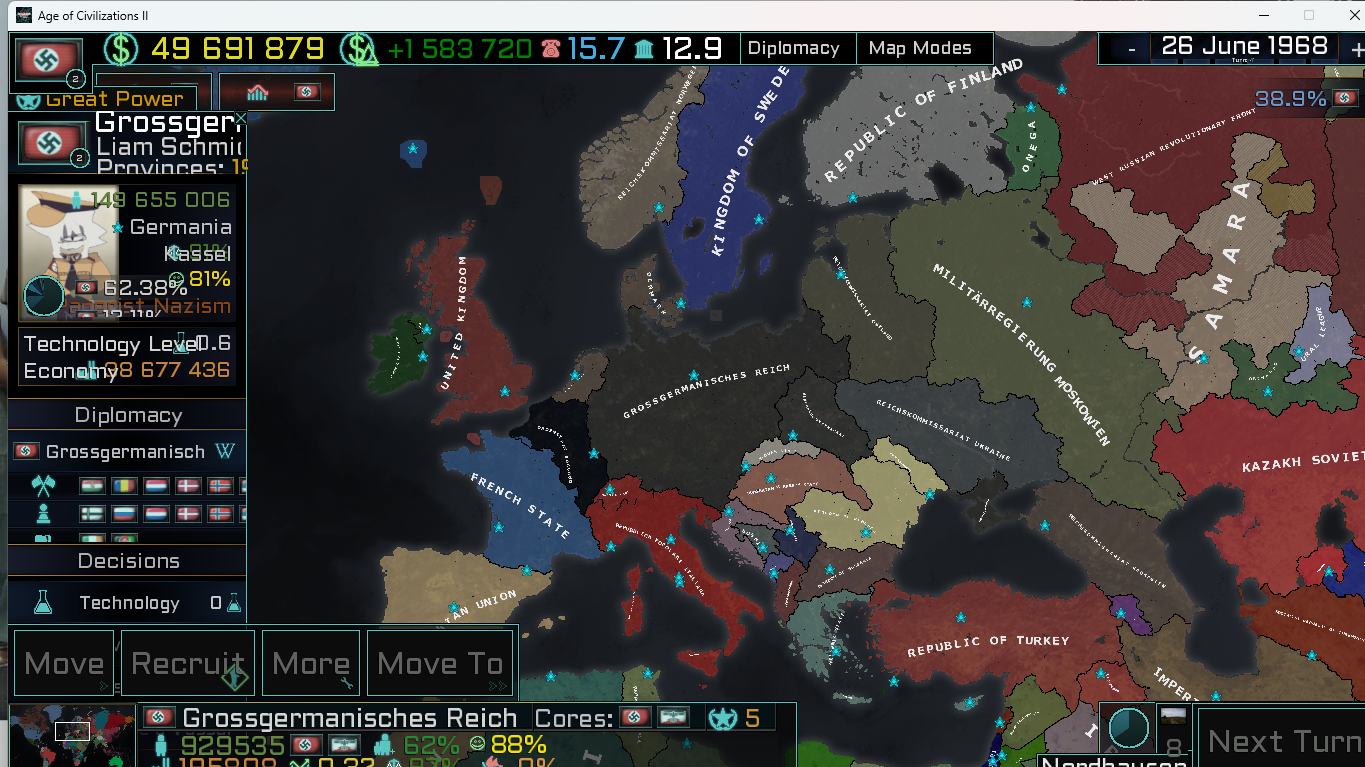Open the More actions button
This screenshot has height=767, width=1365.
click(x=311, y=663)
